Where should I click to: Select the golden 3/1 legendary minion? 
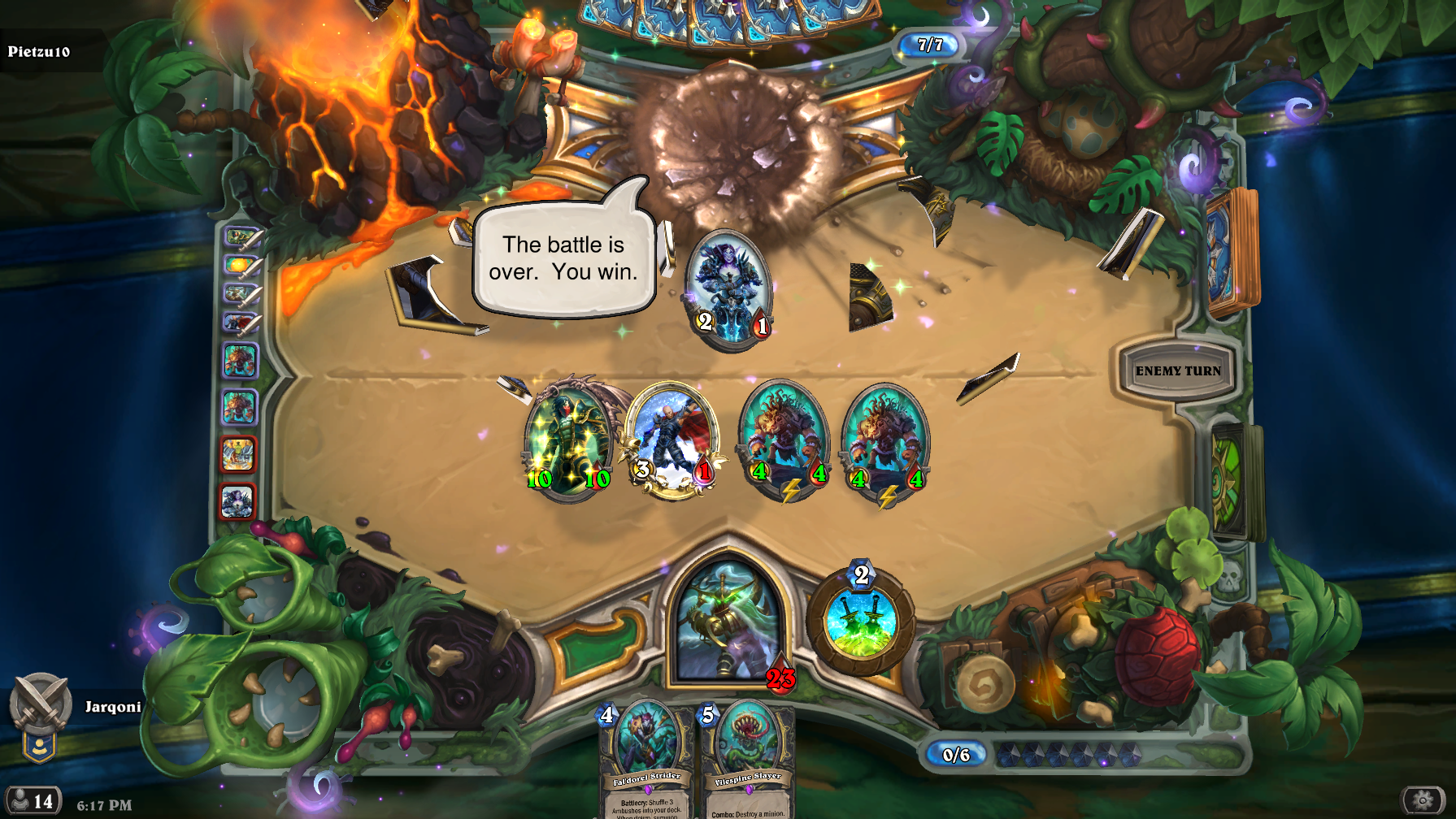pyautogui.click(x=672, y=440)
